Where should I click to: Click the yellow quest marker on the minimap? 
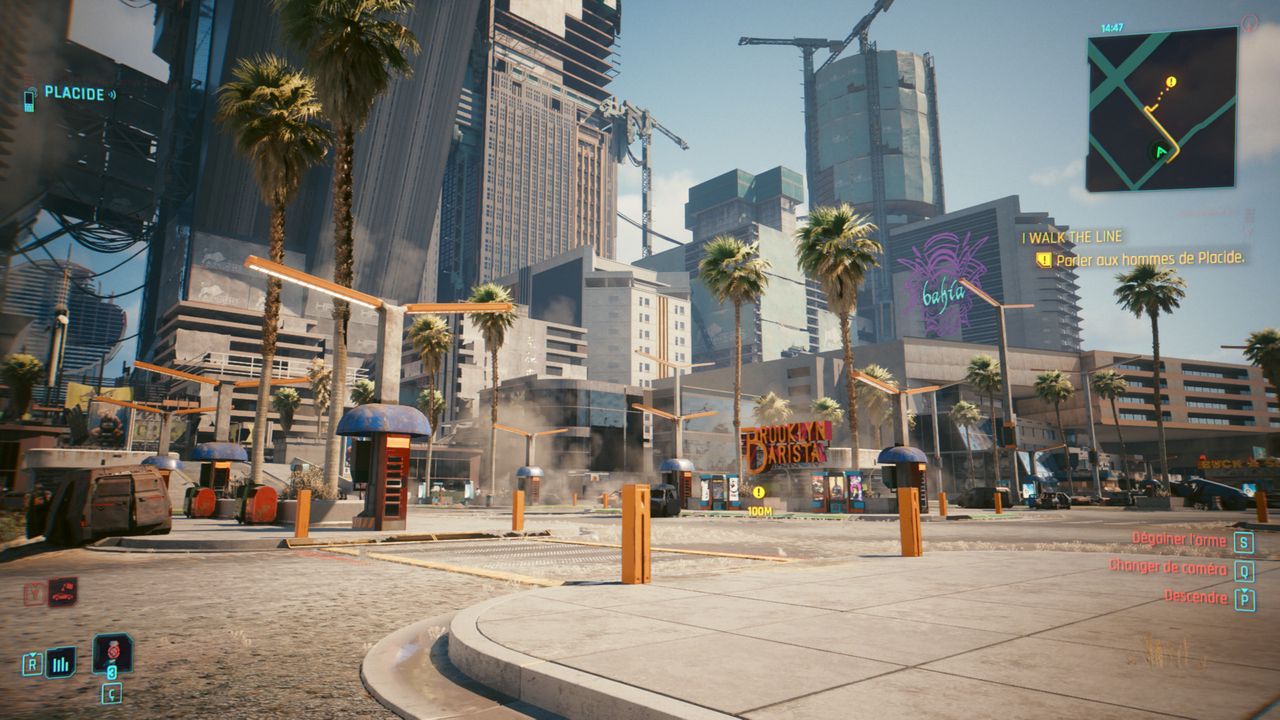[x=1171, y=82]
